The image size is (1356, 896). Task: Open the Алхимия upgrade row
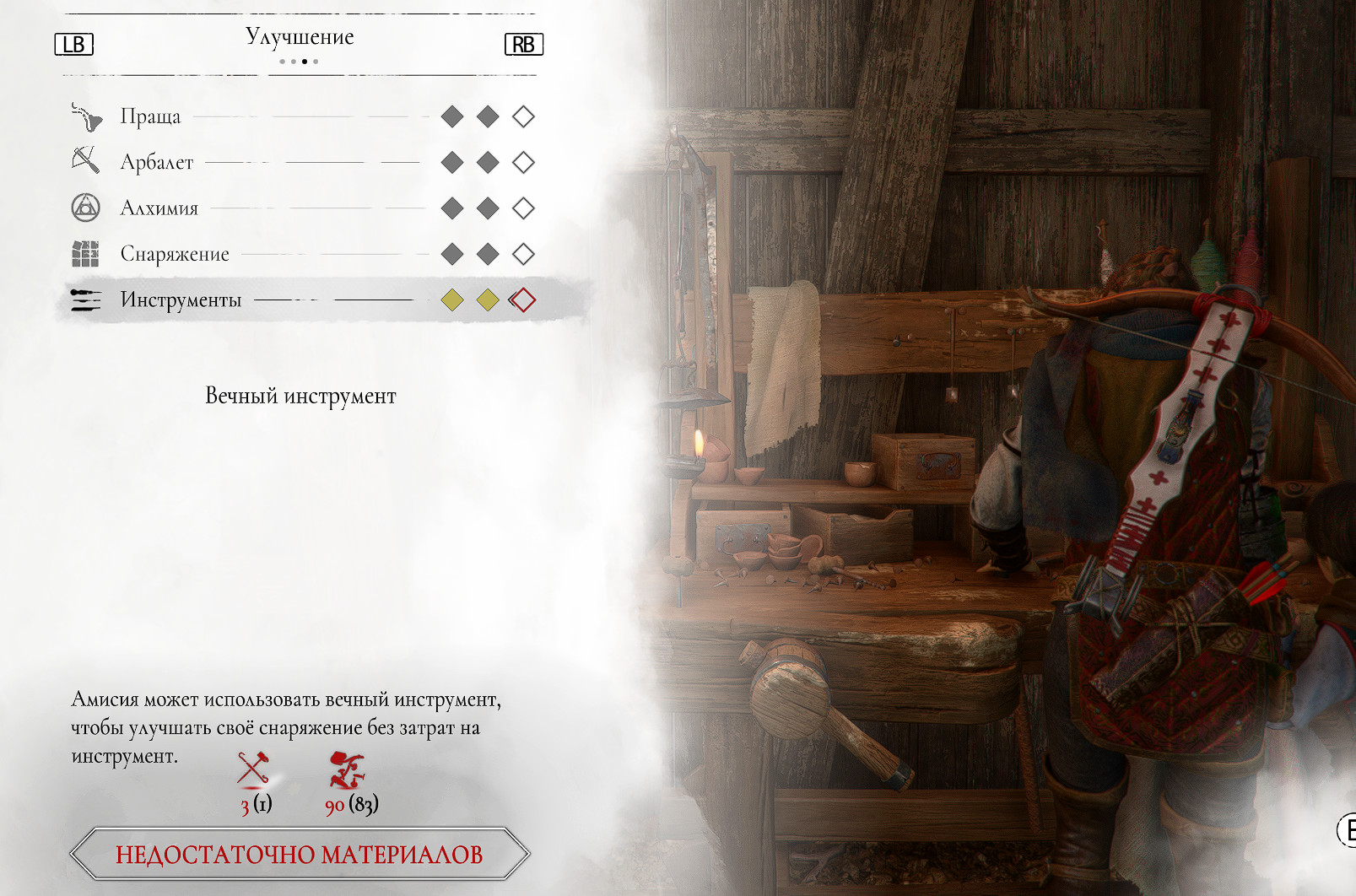(159, 208)
